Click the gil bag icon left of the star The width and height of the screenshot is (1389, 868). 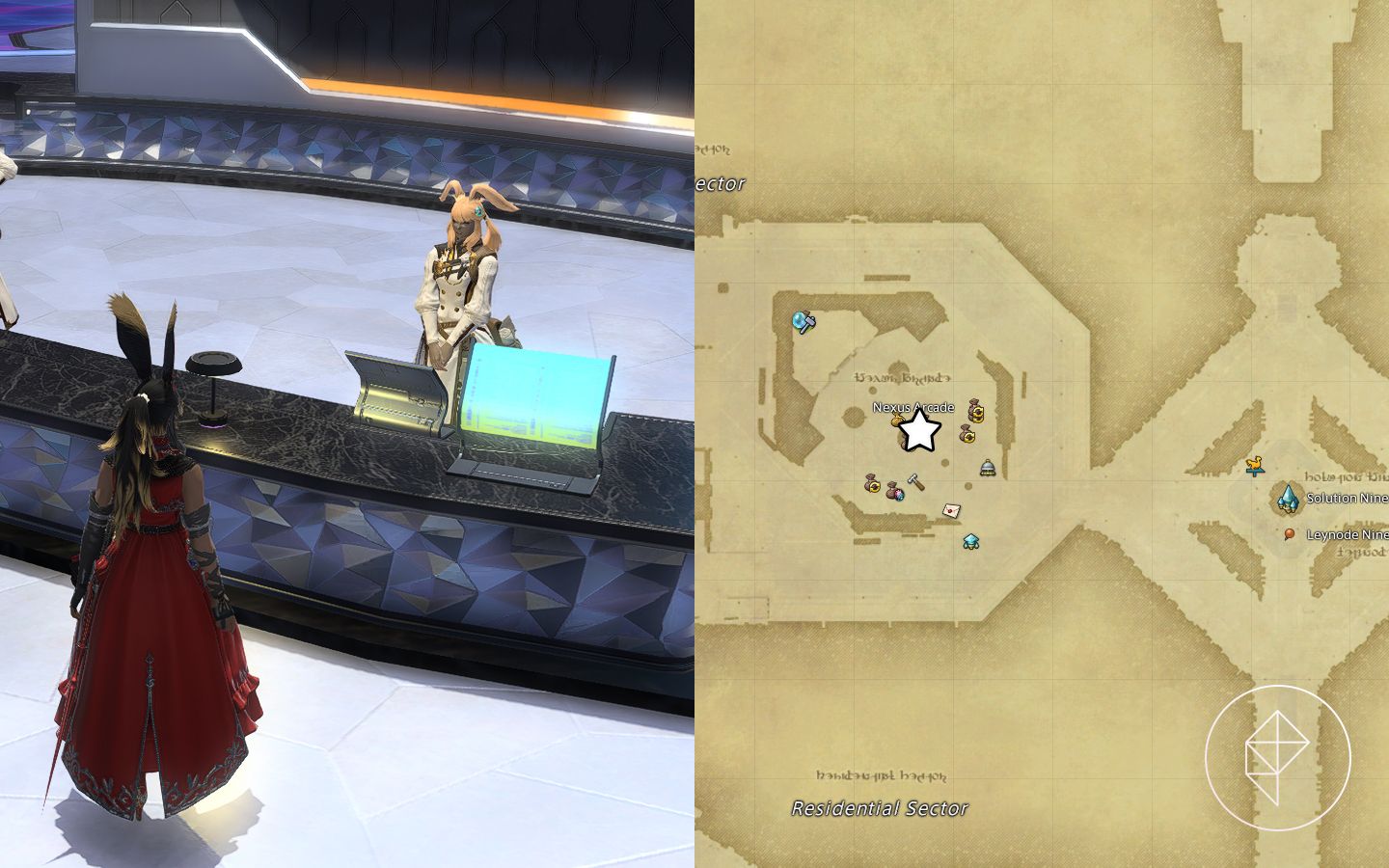pos(897,419)
